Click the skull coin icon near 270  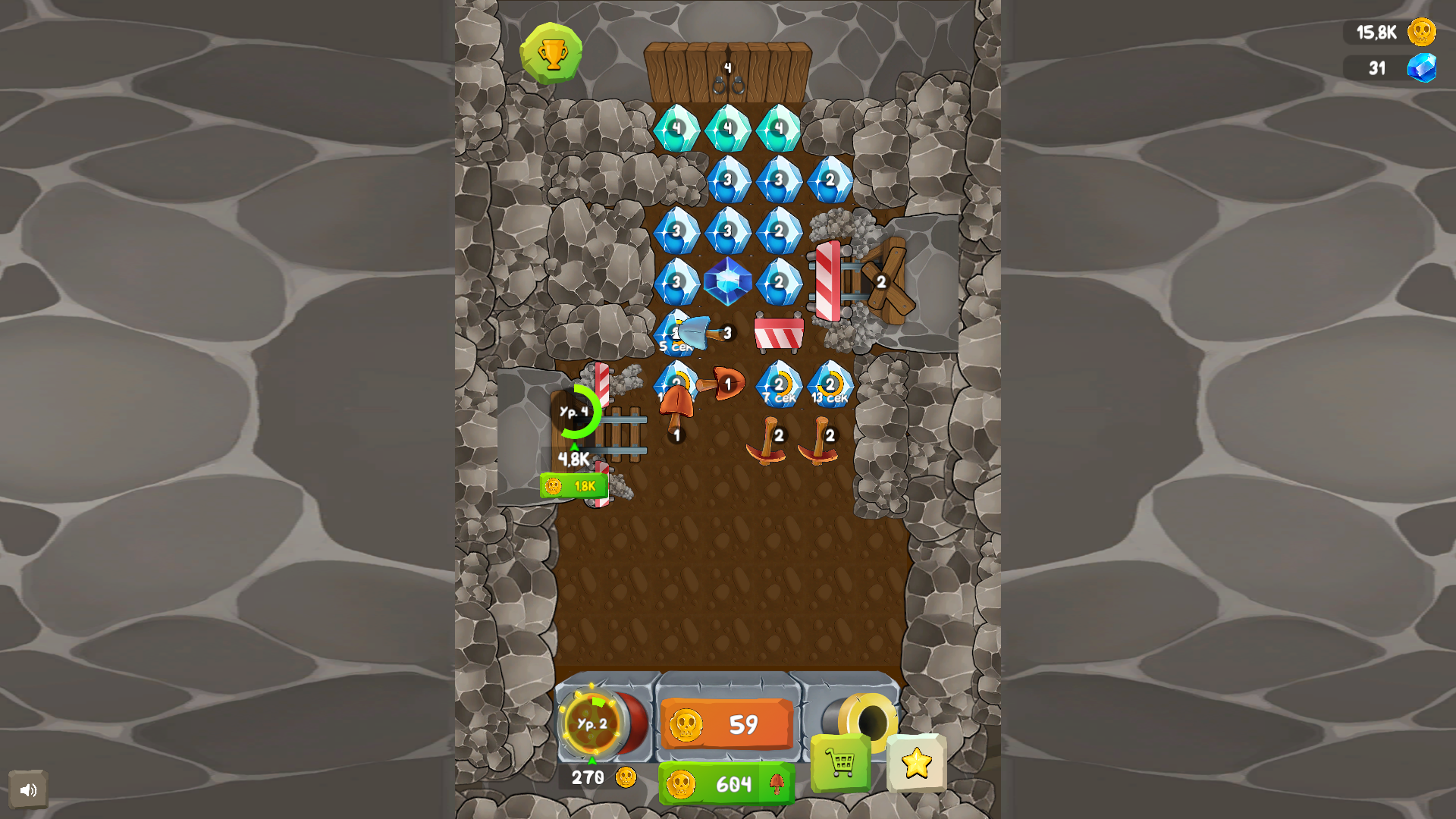point(625,777)
